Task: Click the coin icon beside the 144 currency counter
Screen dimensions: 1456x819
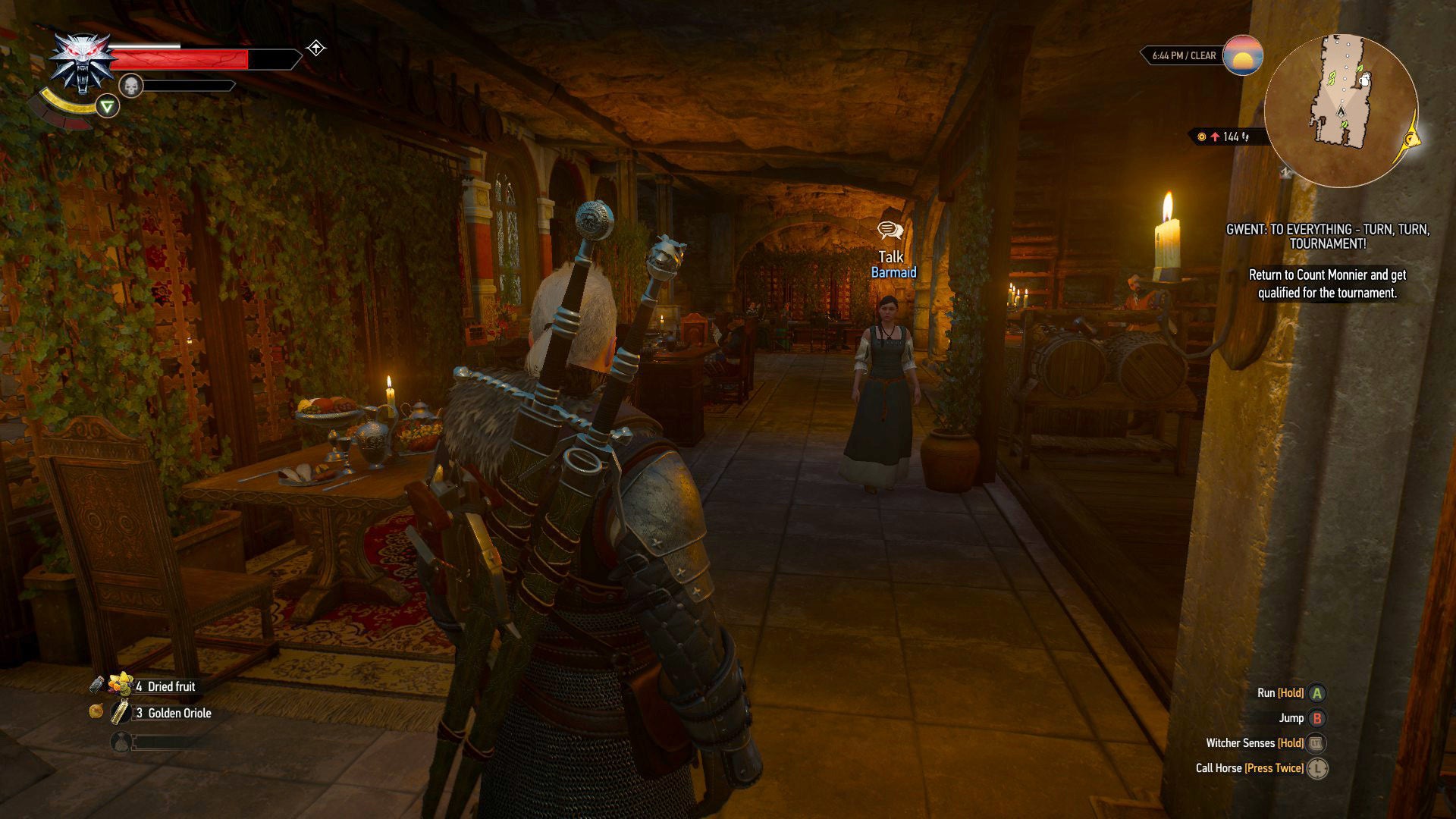Action: point(1203,138)
